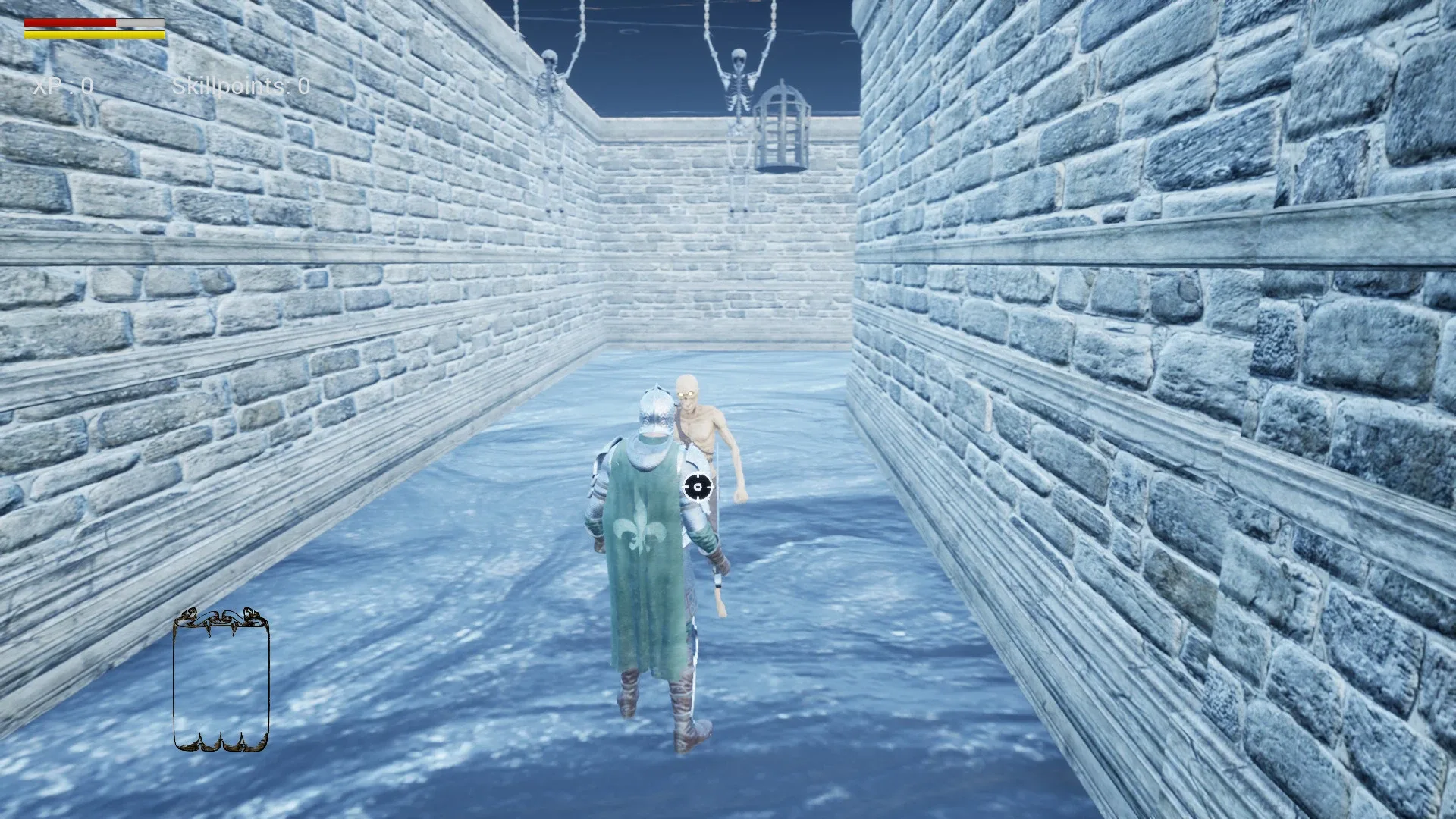
Task: Click the yellow stamina bar
Action: coord(95,35)
